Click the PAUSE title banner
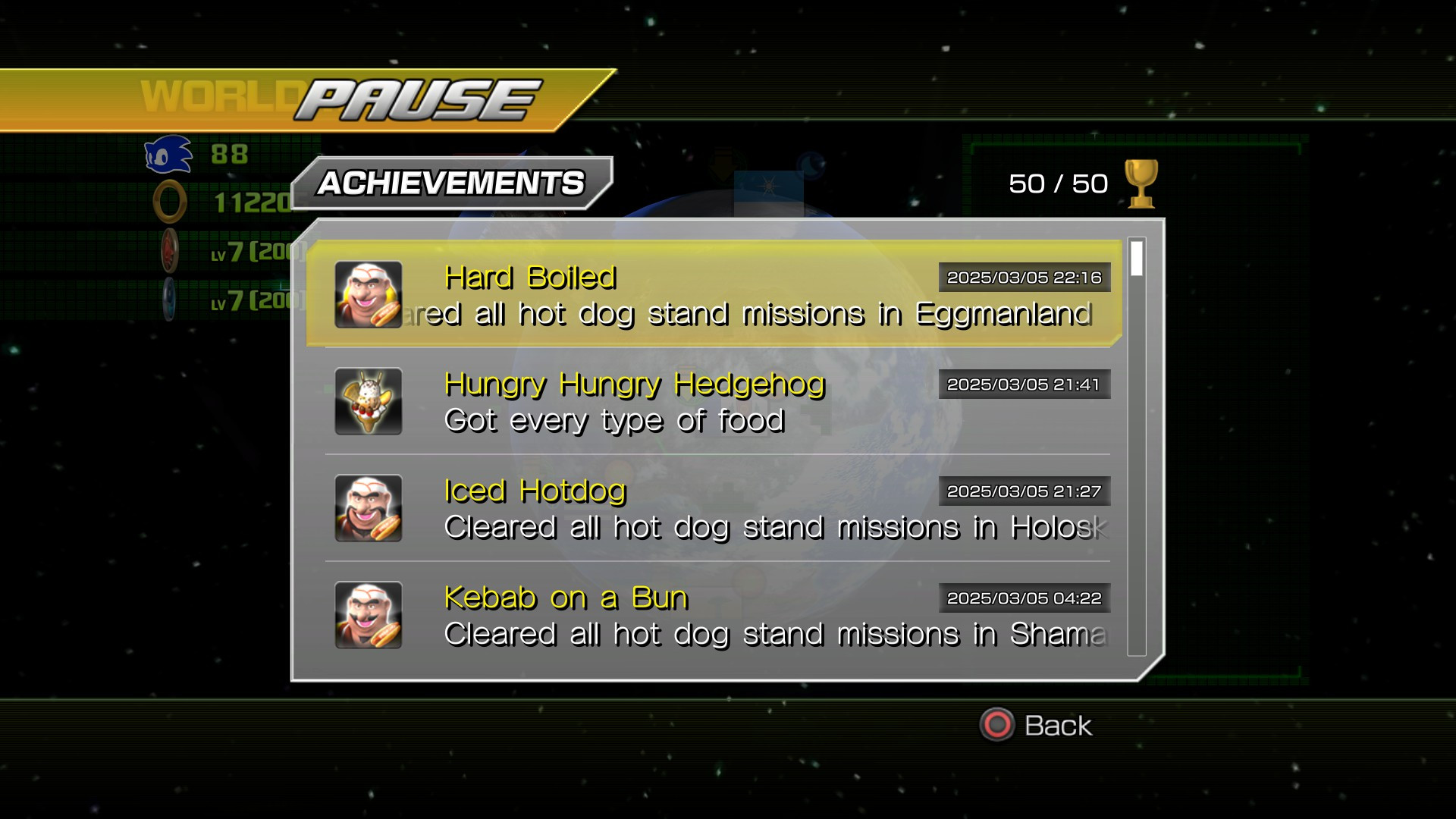 pyautogui.click(x=413, y=97)
